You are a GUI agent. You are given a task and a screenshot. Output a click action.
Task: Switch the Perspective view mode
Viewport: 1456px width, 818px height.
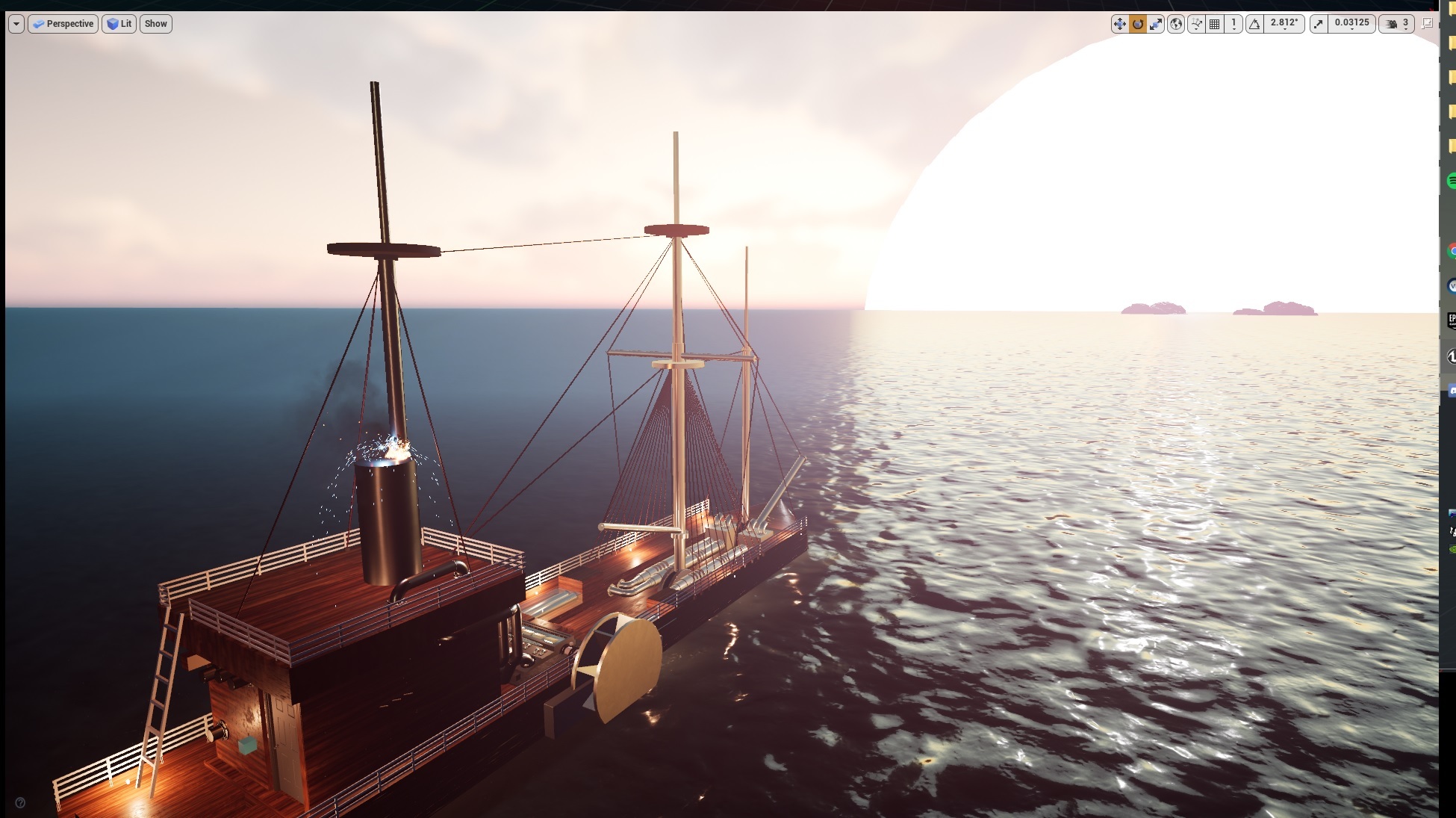point(64,23)
